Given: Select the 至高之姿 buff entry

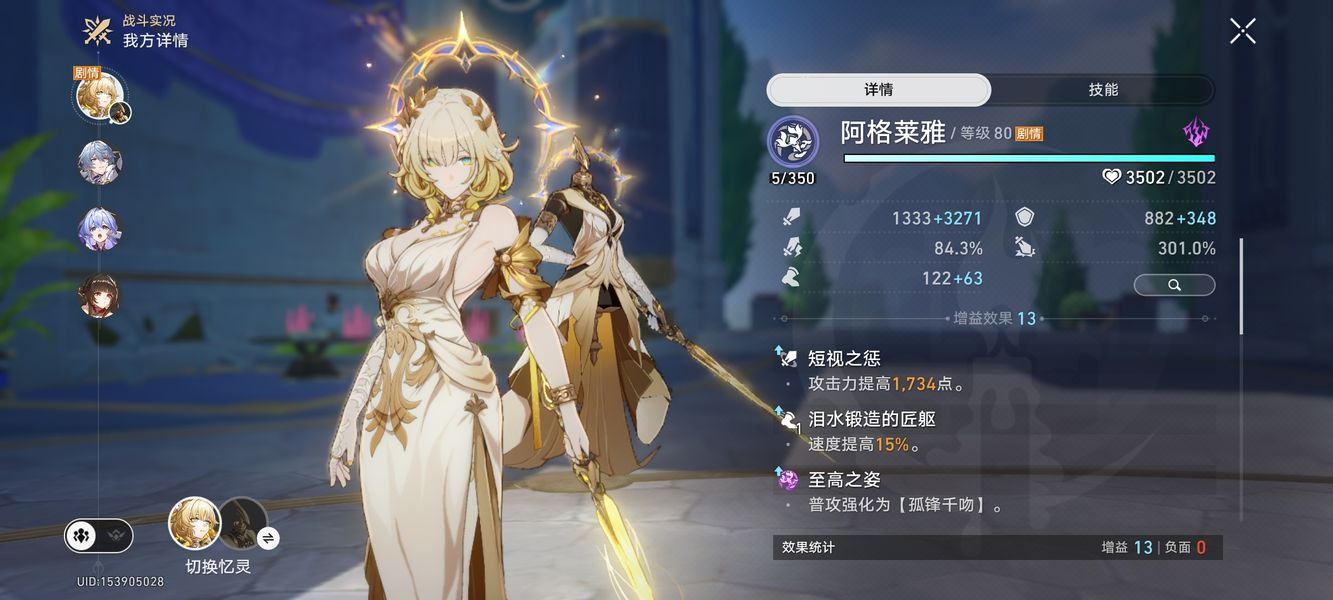Looking at the screenshot, I should [844, 480].
